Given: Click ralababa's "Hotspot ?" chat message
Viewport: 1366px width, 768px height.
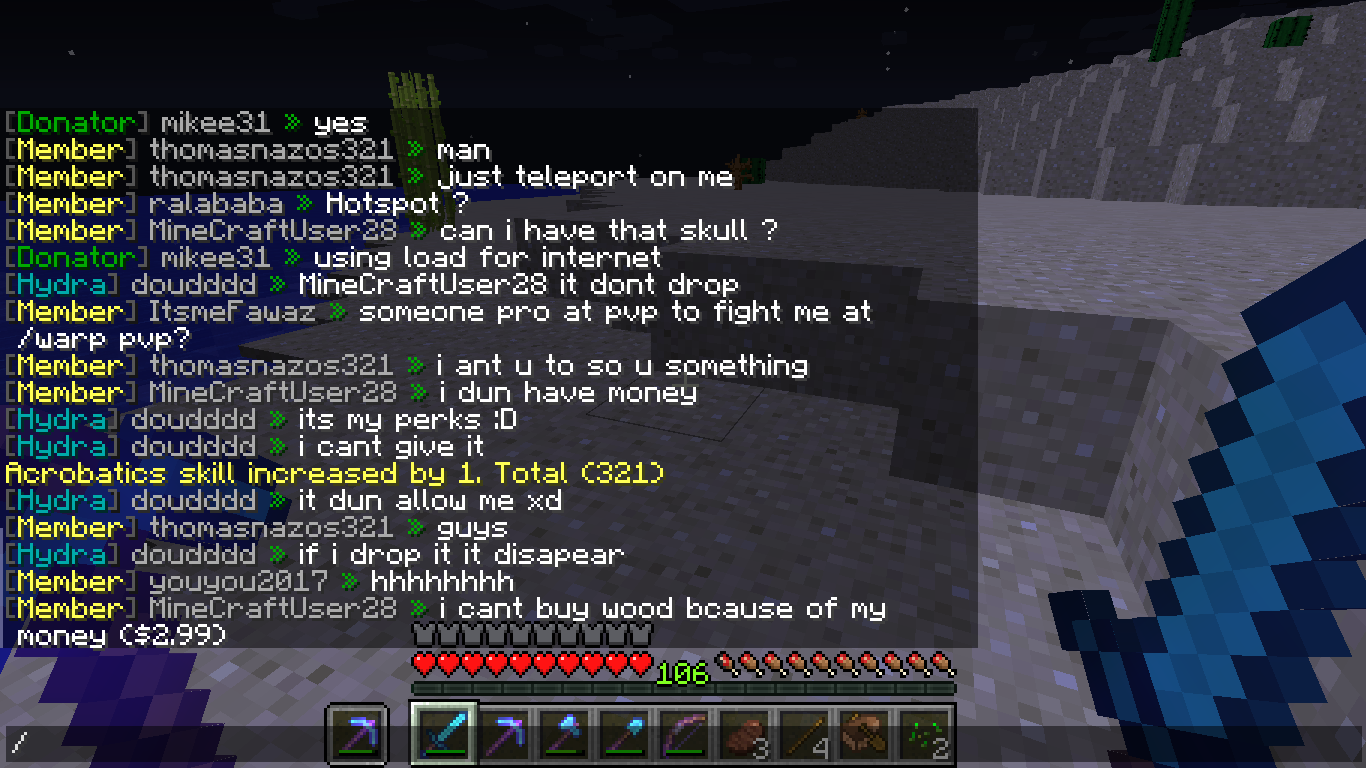Looking at the screenshot, I should click(397, 204).
